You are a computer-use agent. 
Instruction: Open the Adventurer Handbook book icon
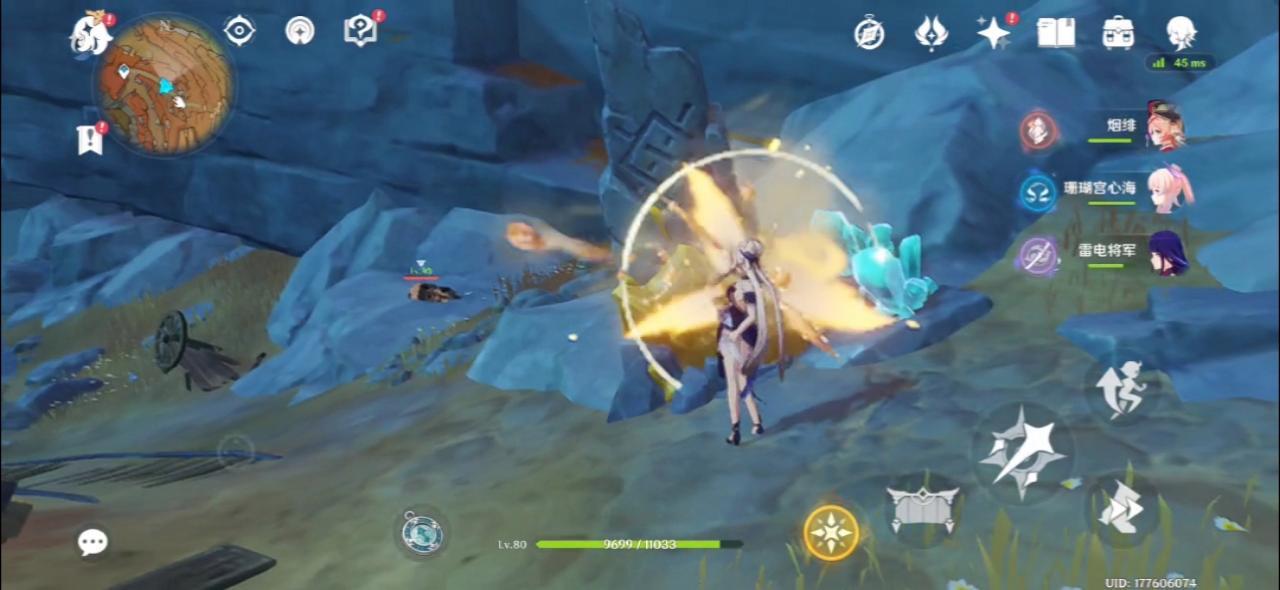[1056, 33]
